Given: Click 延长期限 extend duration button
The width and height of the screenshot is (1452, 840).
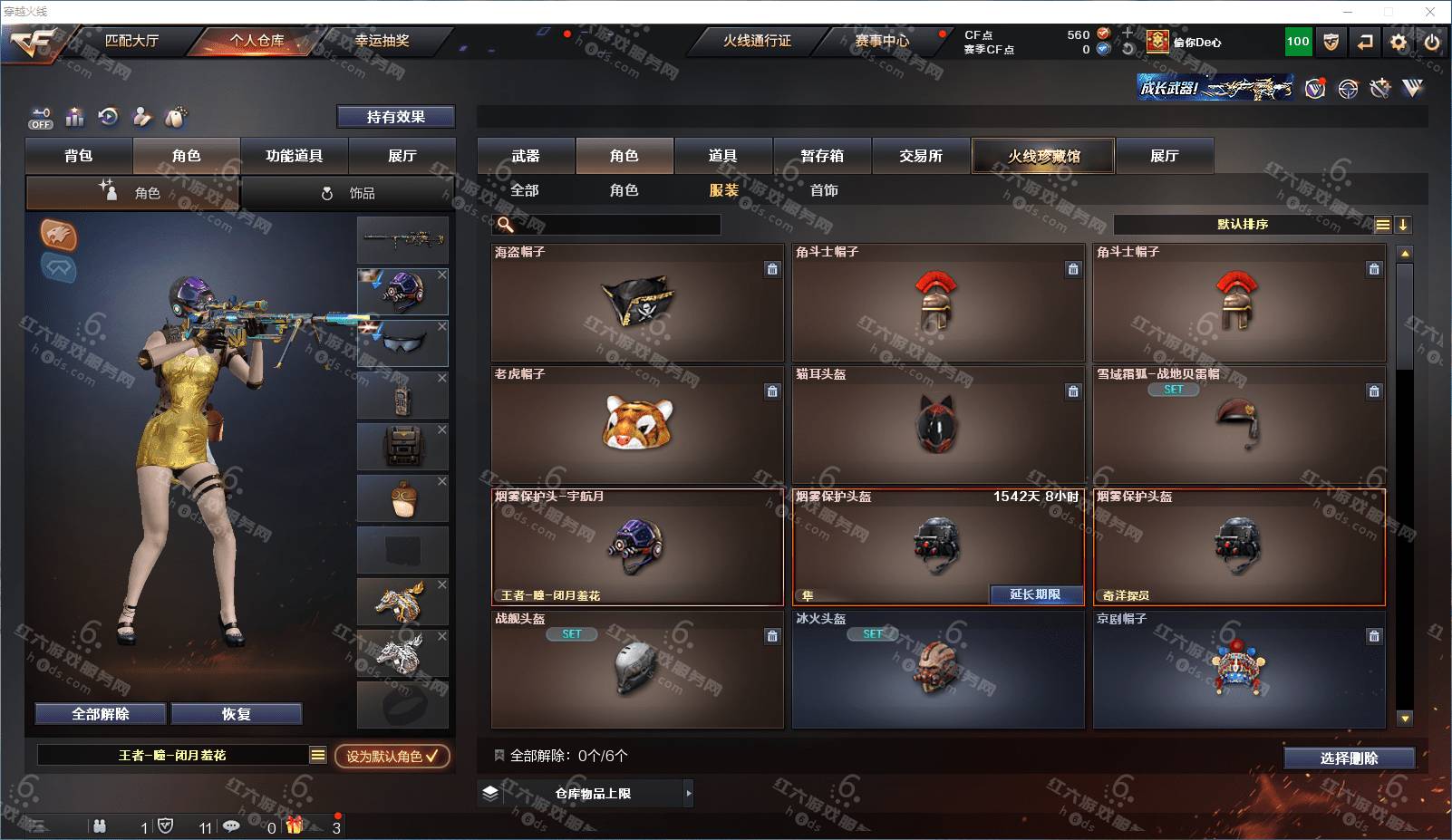Looking at the screenshot, I should [1035, 594].
